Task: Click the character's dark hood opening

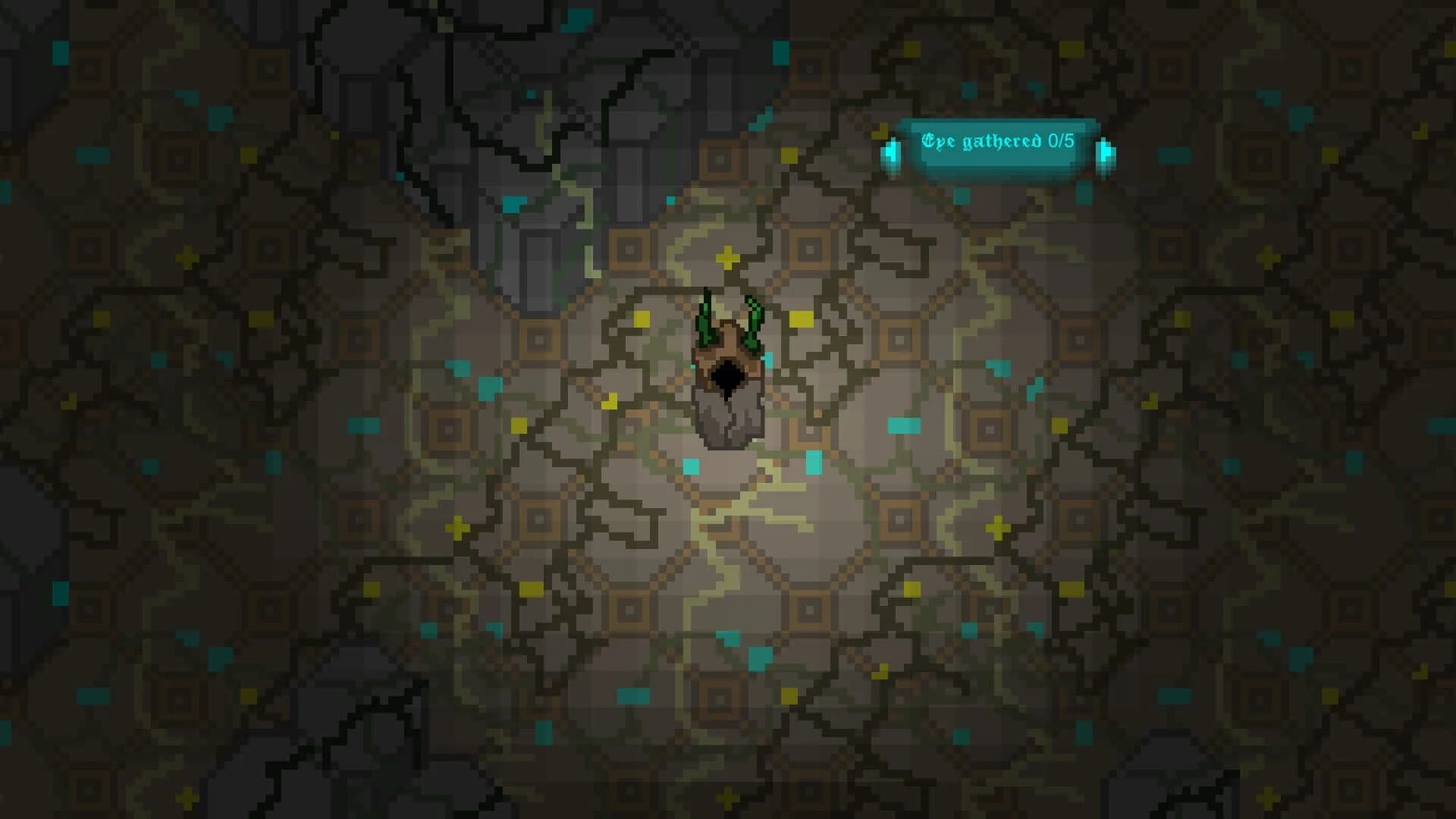Action: click(x=726, y=377)
